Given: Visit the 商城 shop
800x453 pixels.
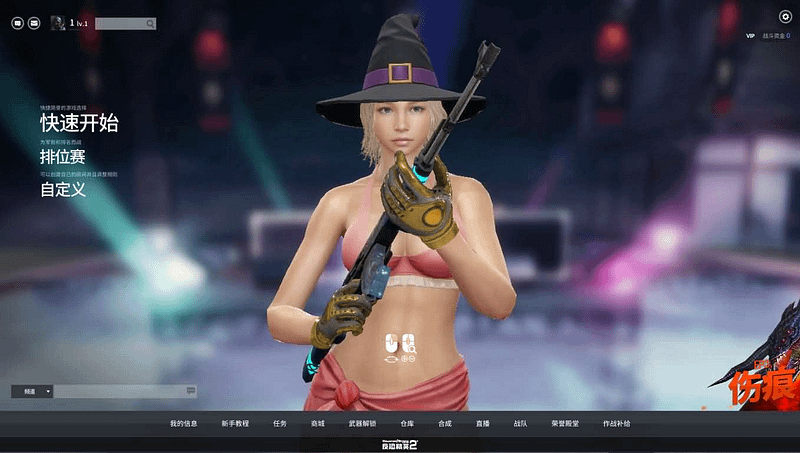Looking at the screenshot, I should pyautogui.click(x=318, y=424).
